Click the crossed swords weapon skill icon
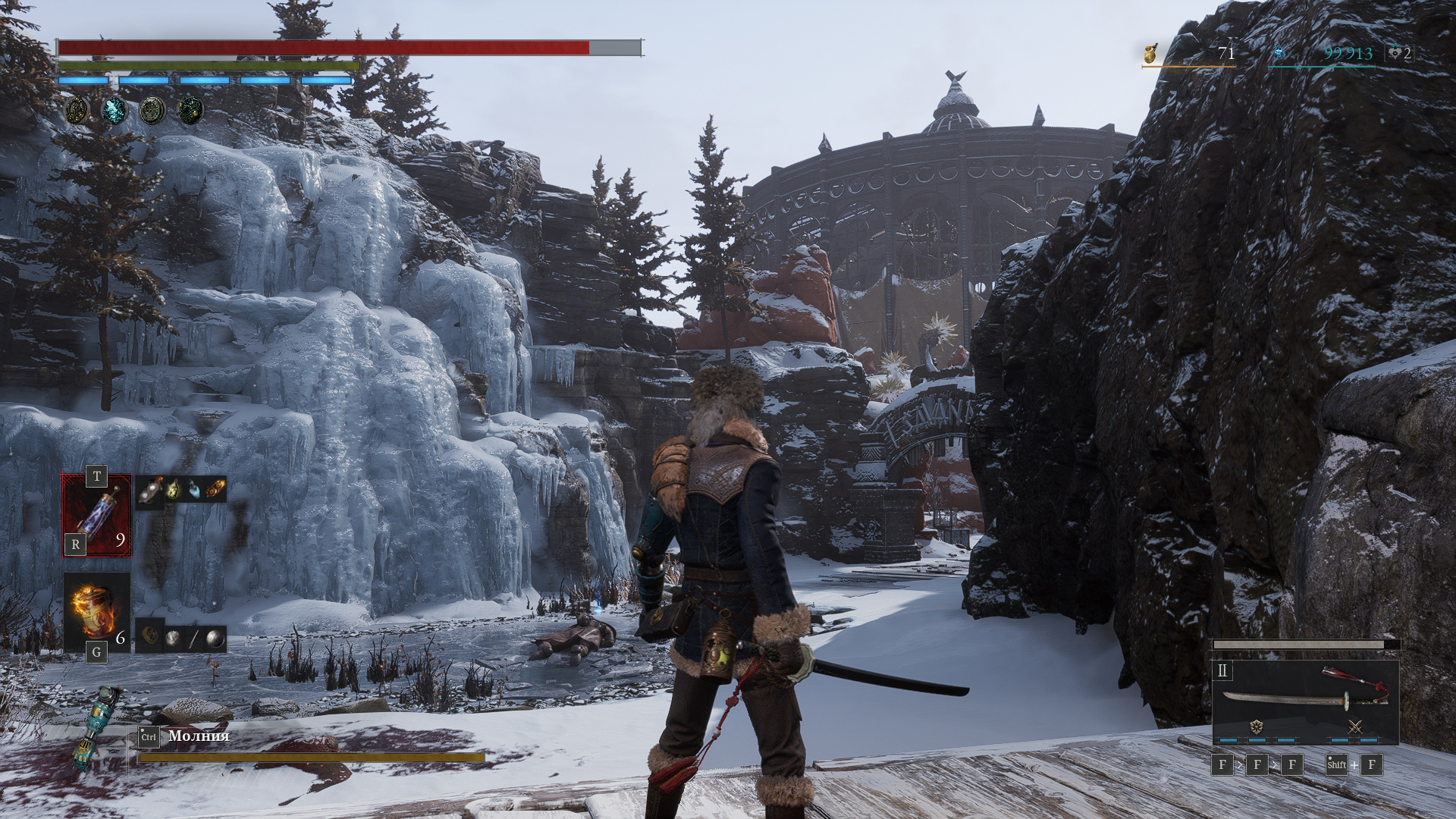 1355,727
